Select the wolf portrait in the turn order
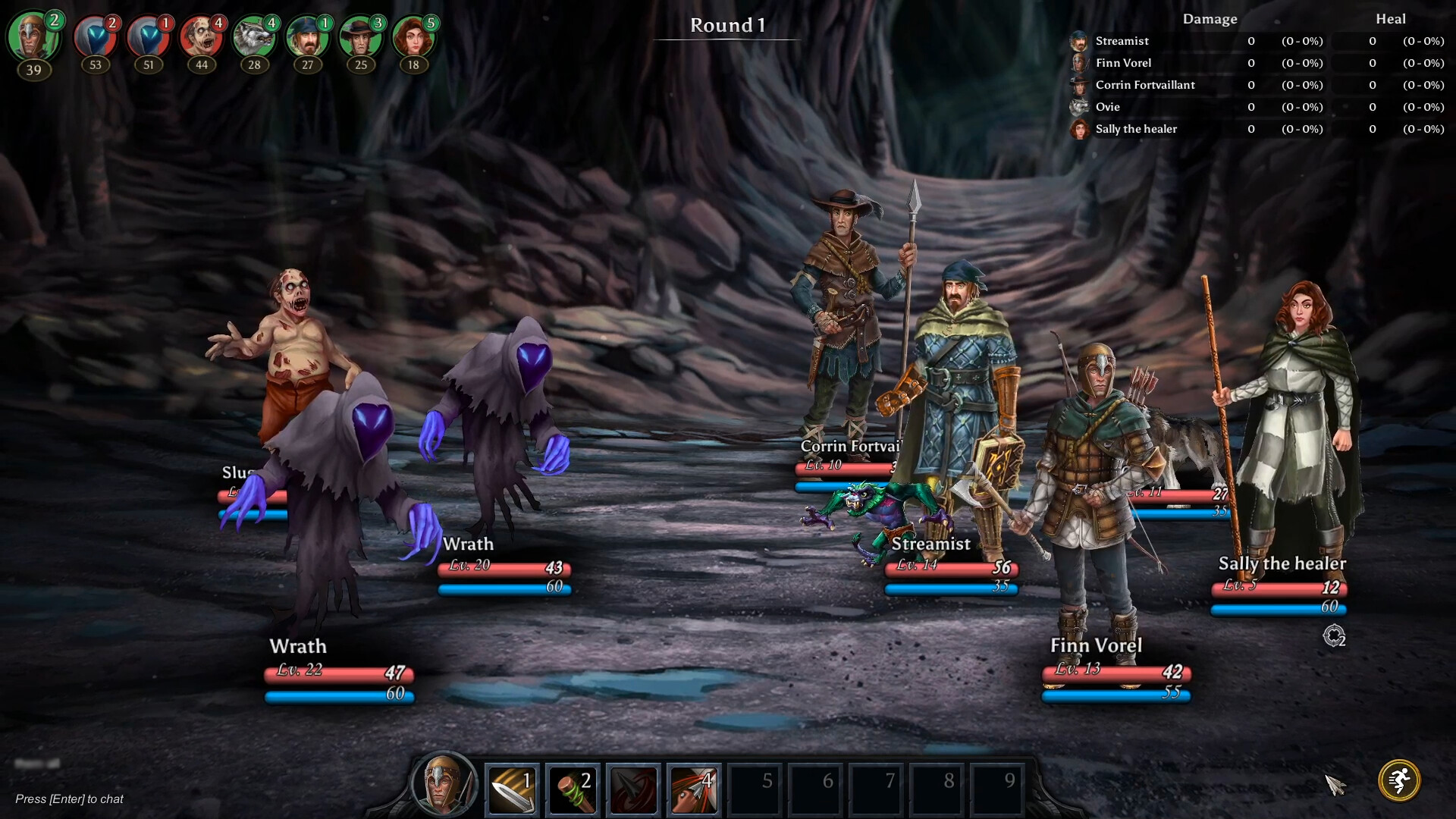Screen dimensions: 1456x819 [x=253, y=36]
